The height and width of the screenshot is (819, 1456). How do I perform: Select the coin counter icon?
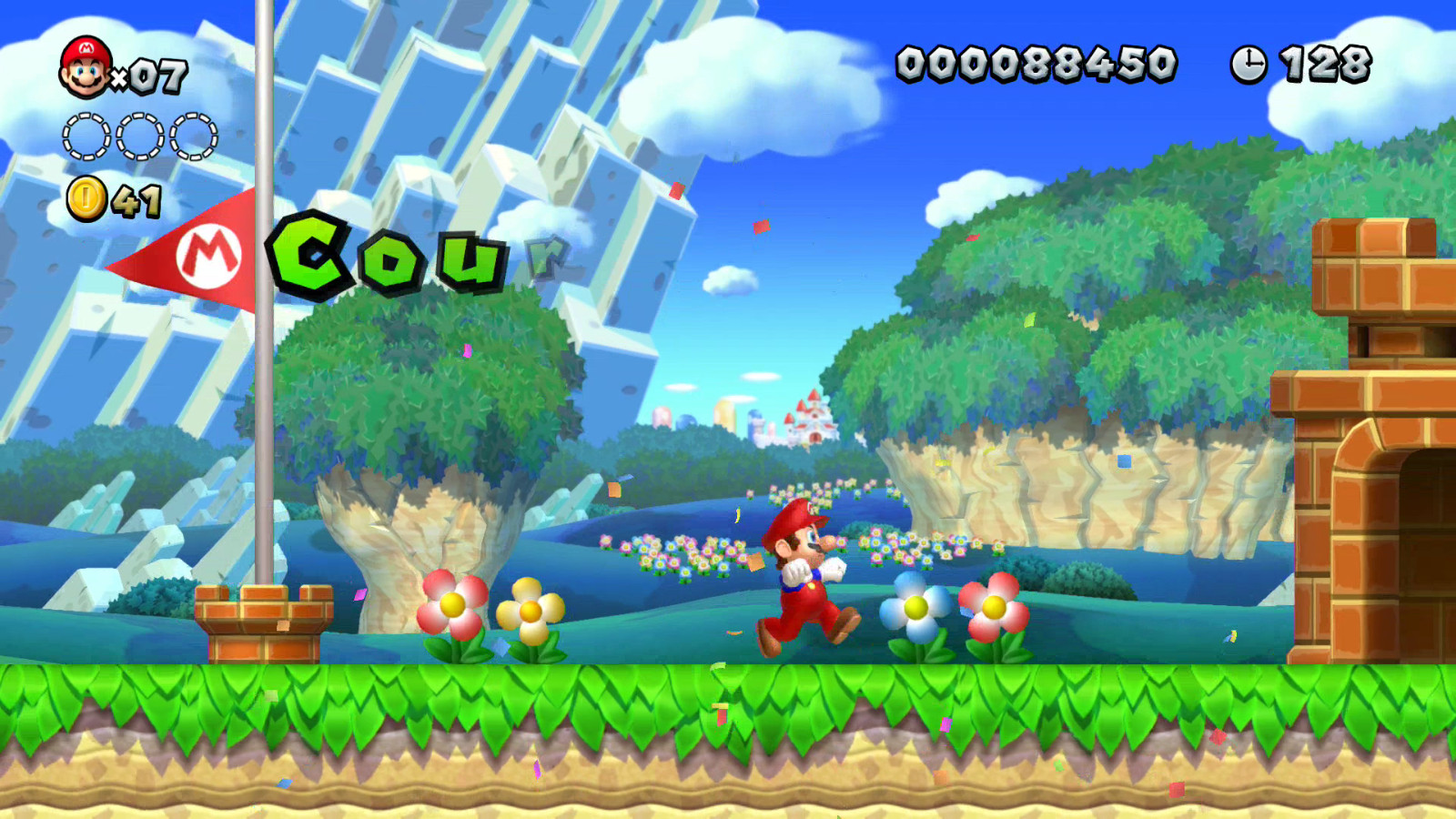click(87, 197)
